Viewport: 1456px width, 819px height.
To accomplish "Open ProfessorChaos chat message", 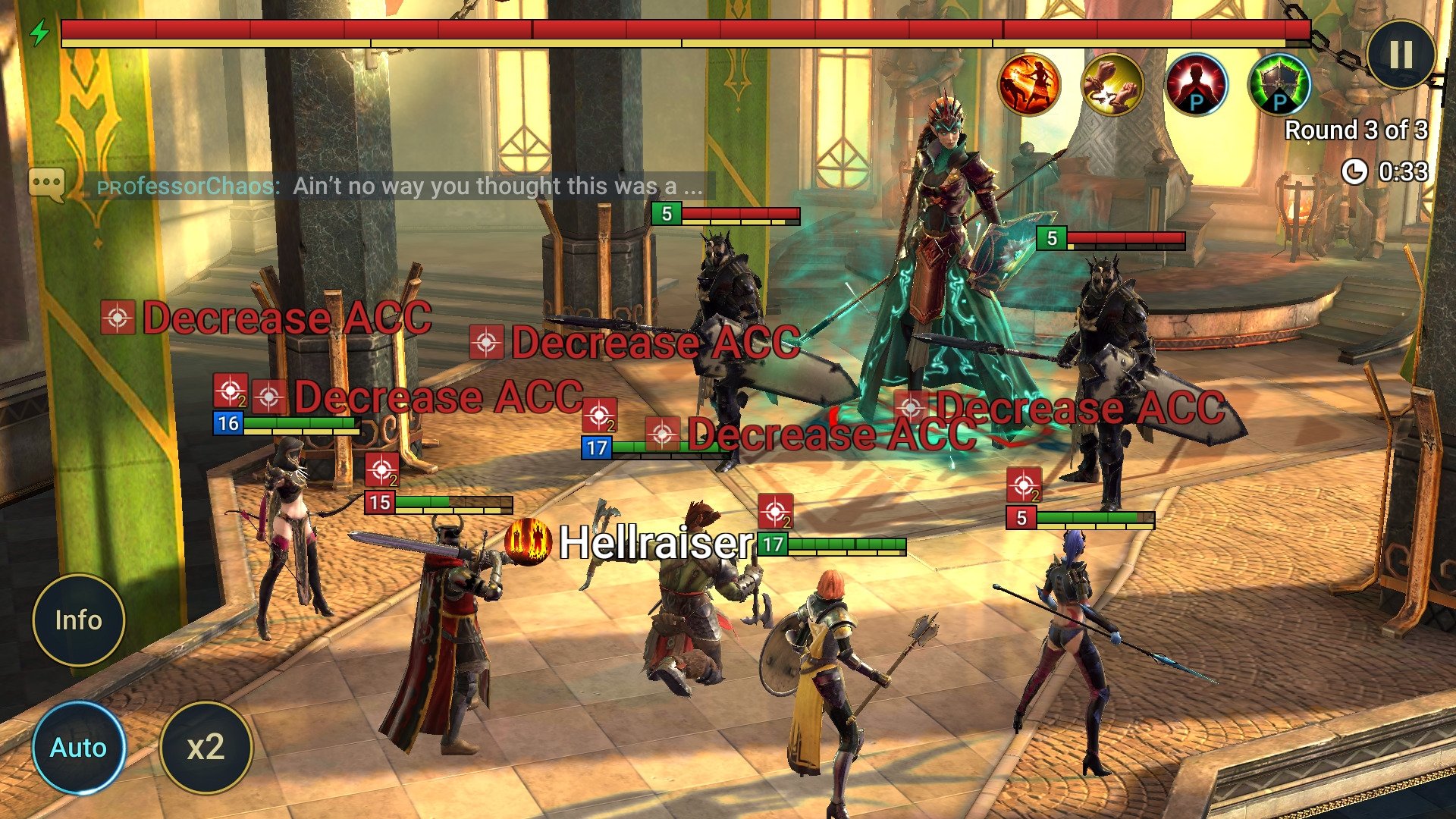I will (399, 186).
